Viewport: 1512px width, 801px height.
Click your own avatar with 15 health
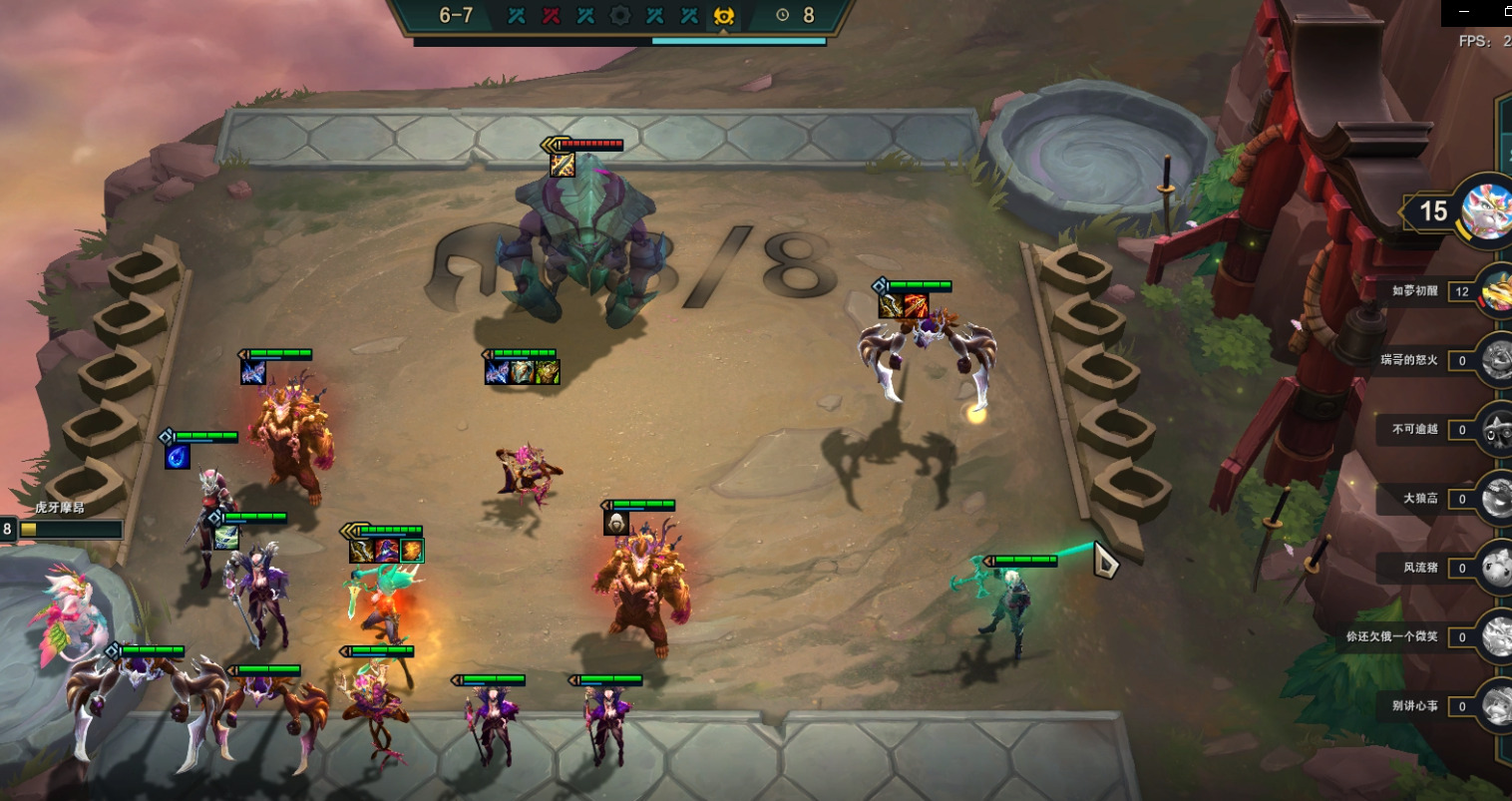[x=1486, y=210]
